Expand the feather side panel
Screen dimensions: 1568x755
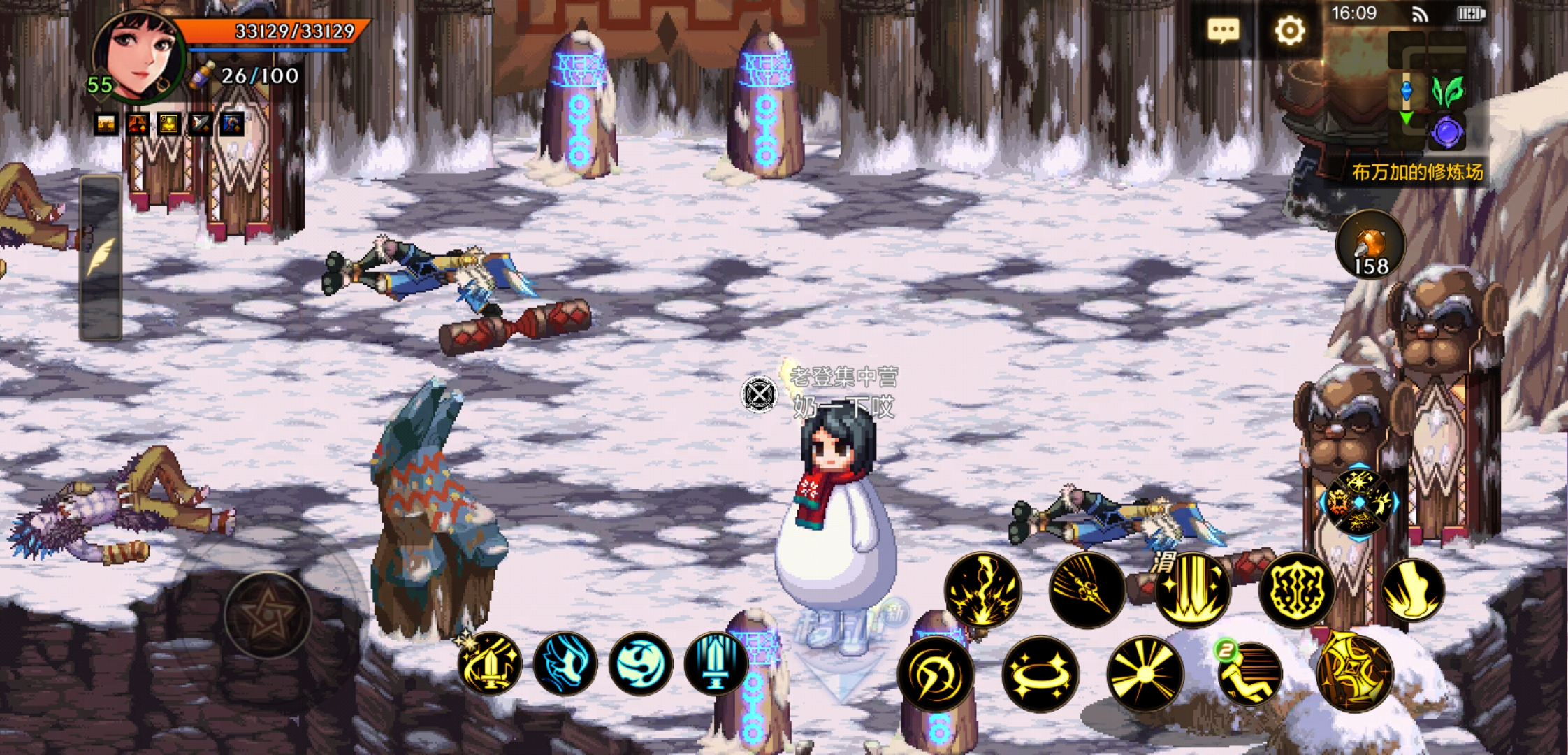coord(101,259)
